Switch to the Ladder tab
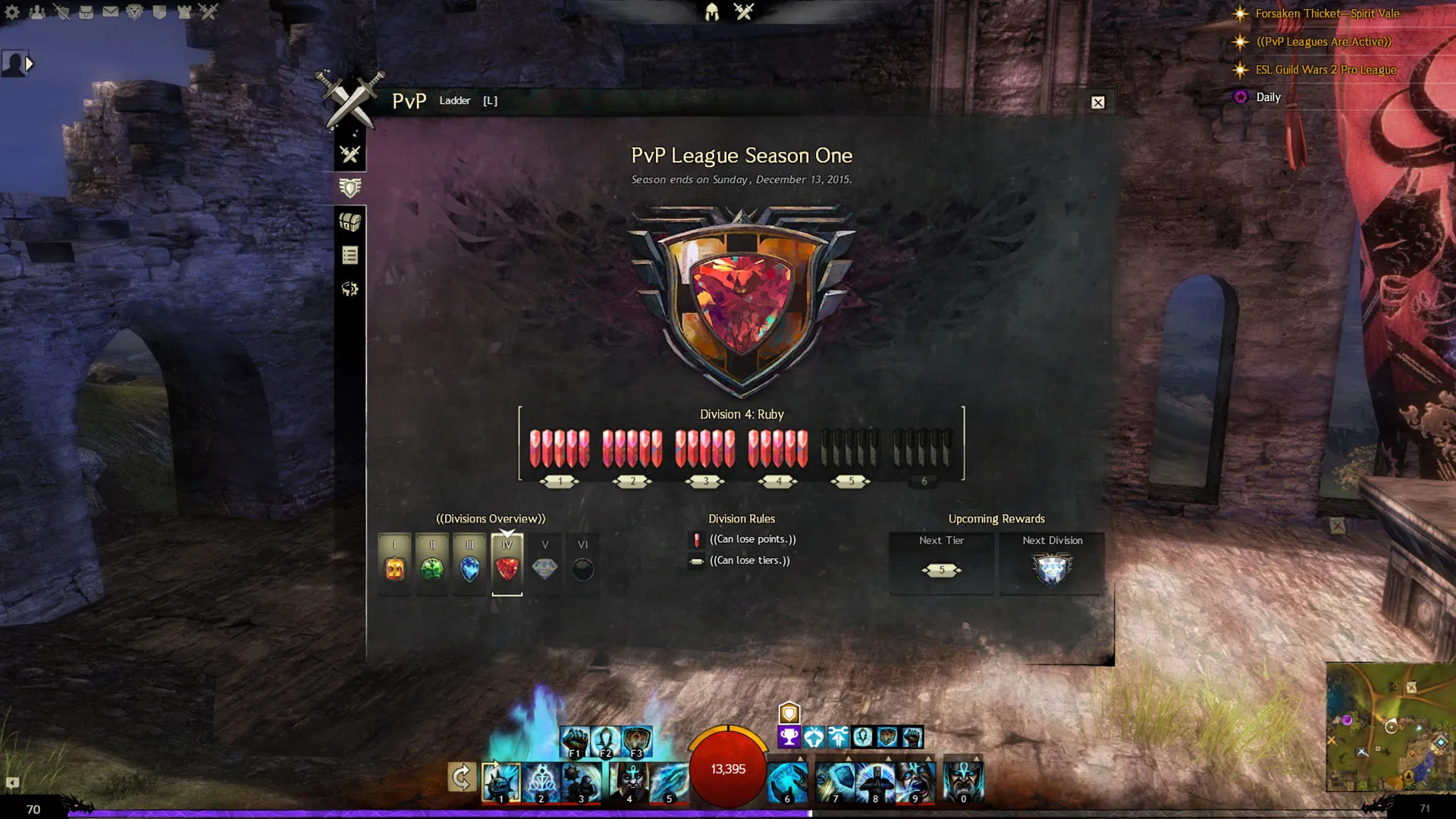Viewport: 1456px width, 819px height. (x=455, y=100)
